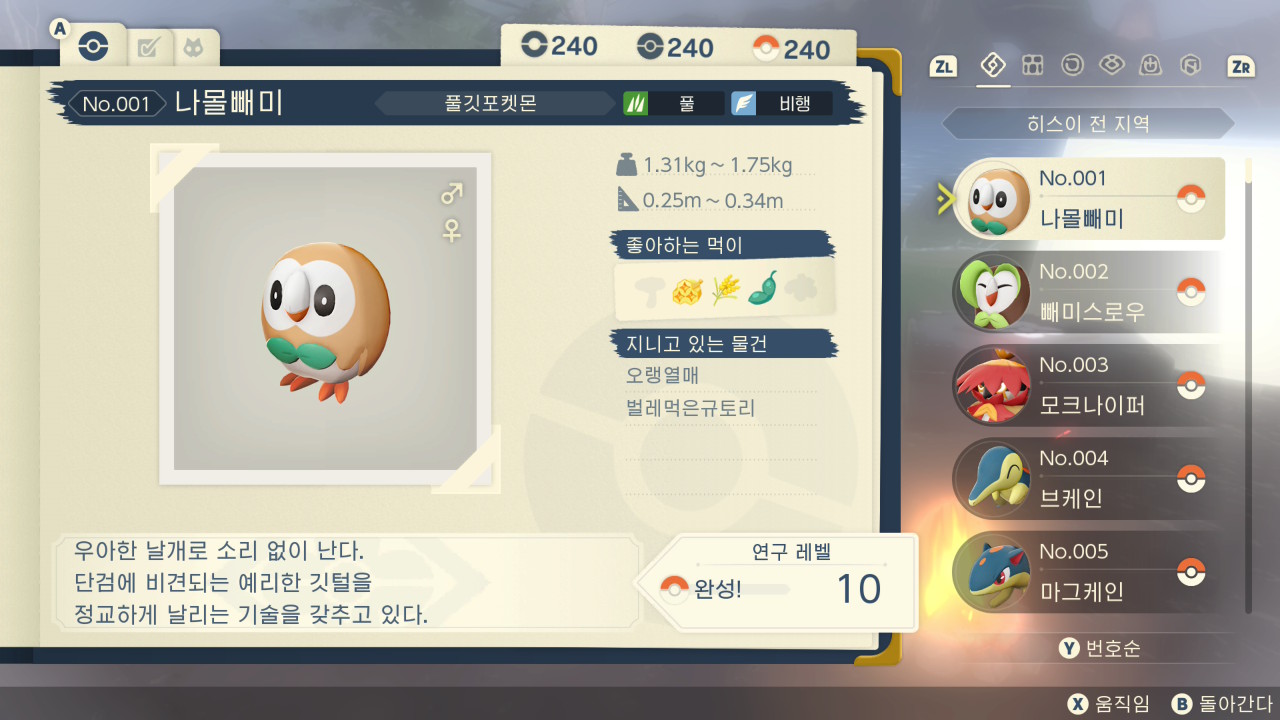Switch to the bag-shaped region icon
1280x720 pixels.
[1151, 66]
